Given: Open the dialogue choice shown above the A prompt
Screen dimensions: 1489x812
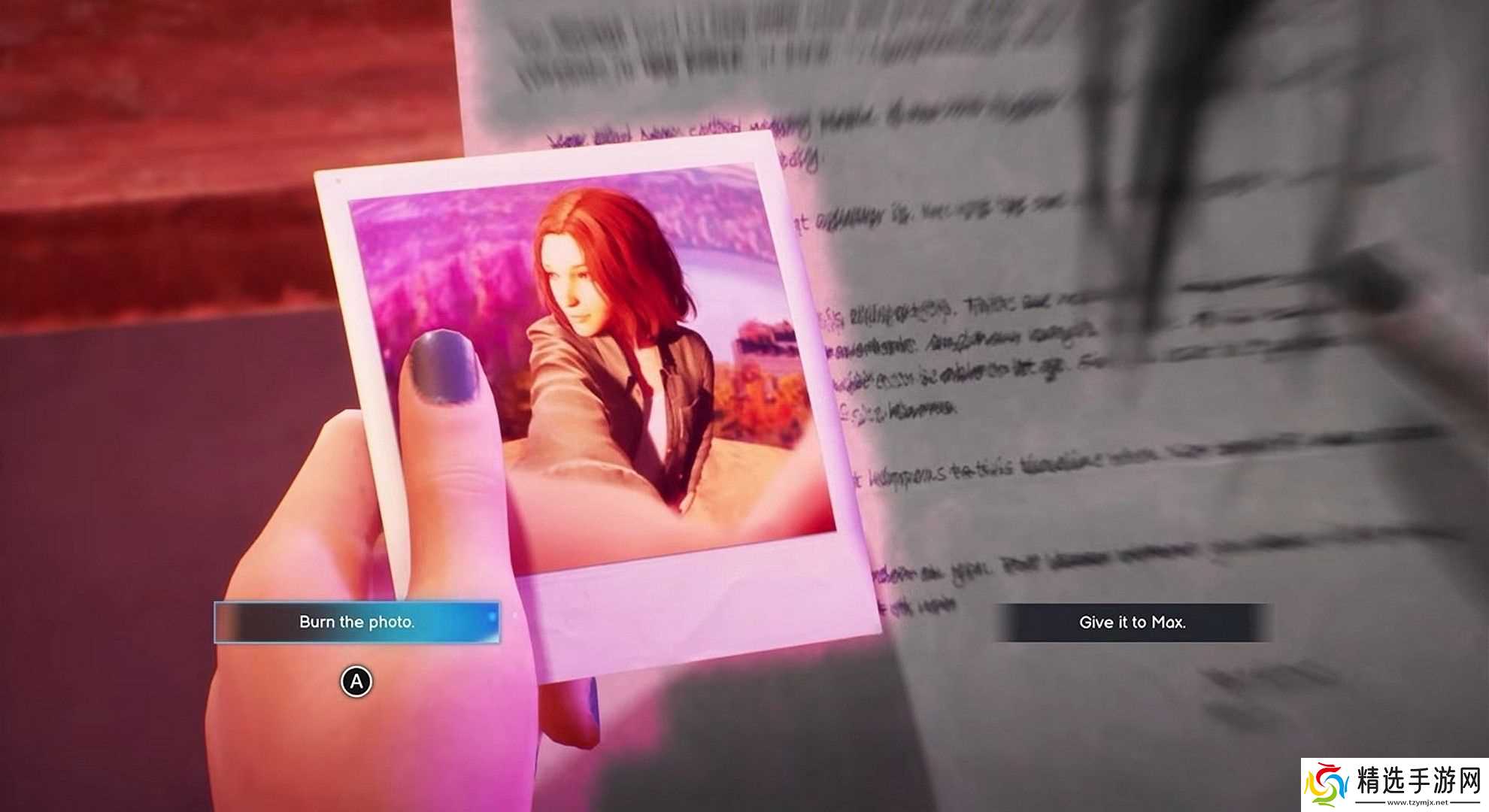Looking at the screenshot, I should [357, 623].
